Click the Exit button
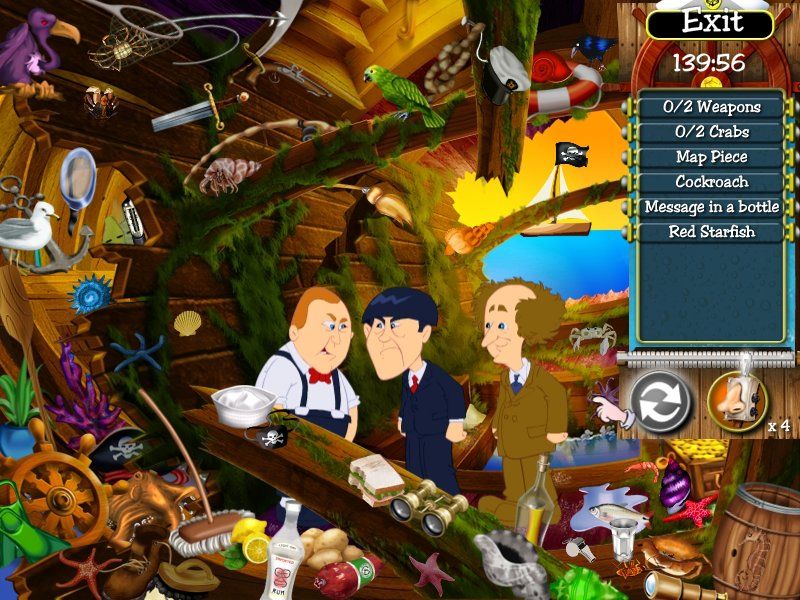The height and width of the screenshot is (600, 800). pos(712,22)
